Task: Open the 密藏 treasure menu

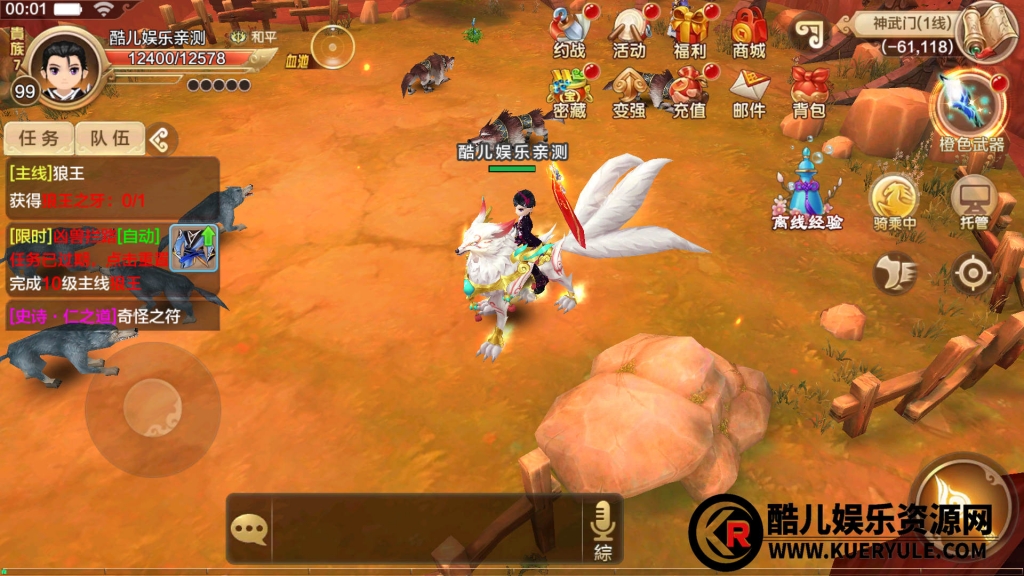Action: click(x=570, y=91)
